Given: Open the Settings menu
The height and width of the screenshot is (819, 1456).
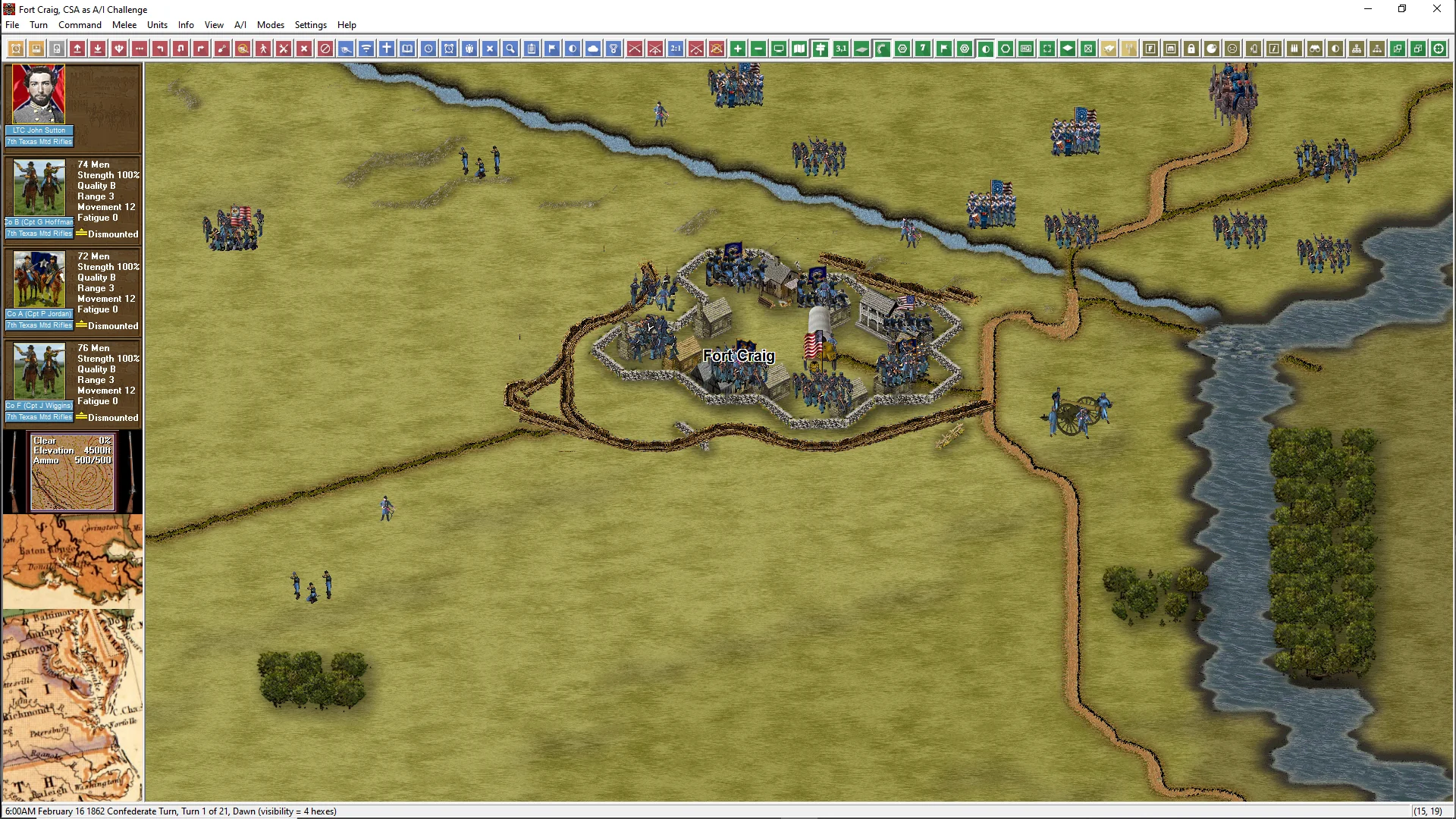Looking at the screenshot, I should 310,25.
